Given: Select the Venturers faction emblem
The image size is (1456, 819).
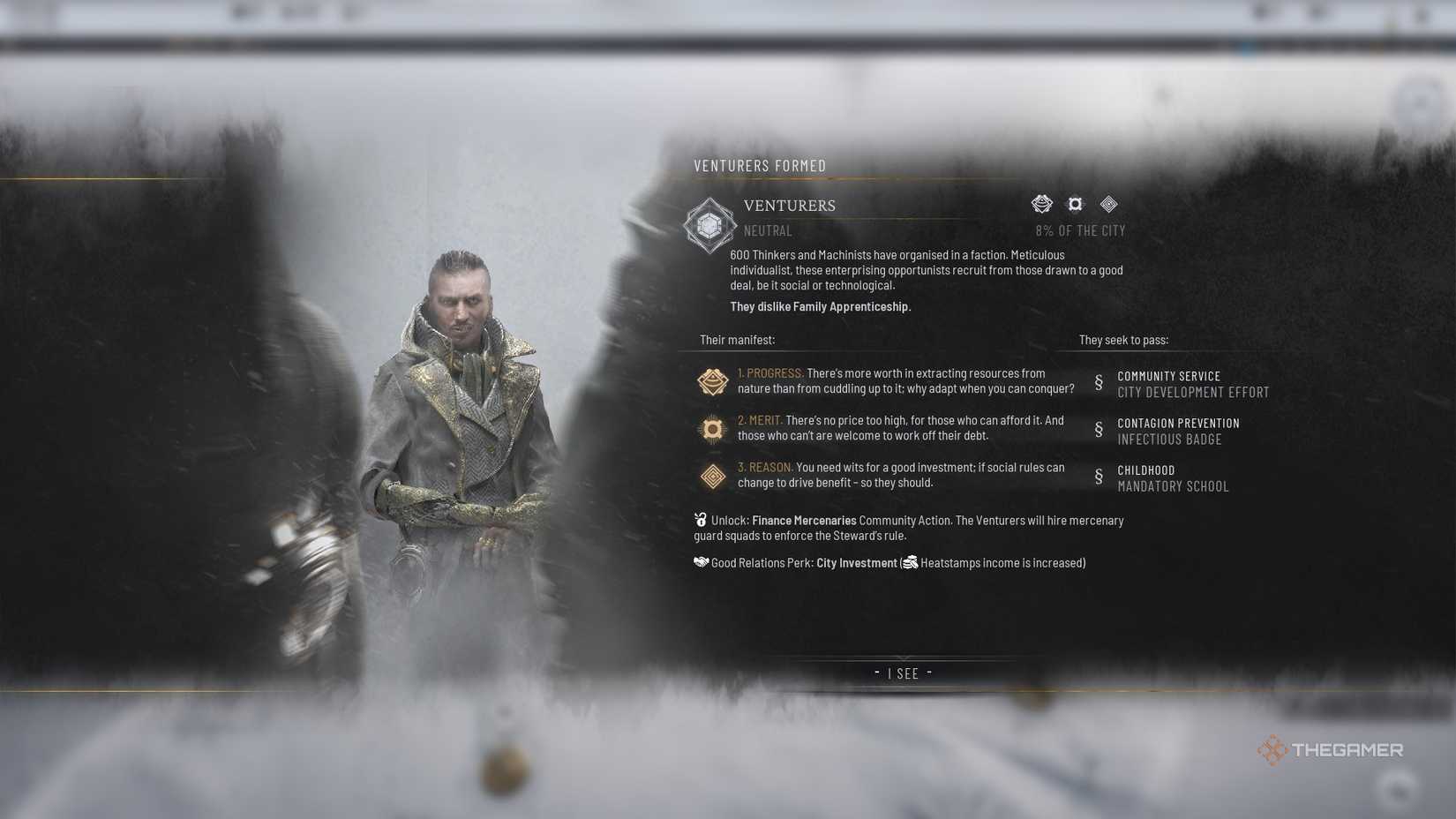Looking at the screenshot, I should (710, 226).
